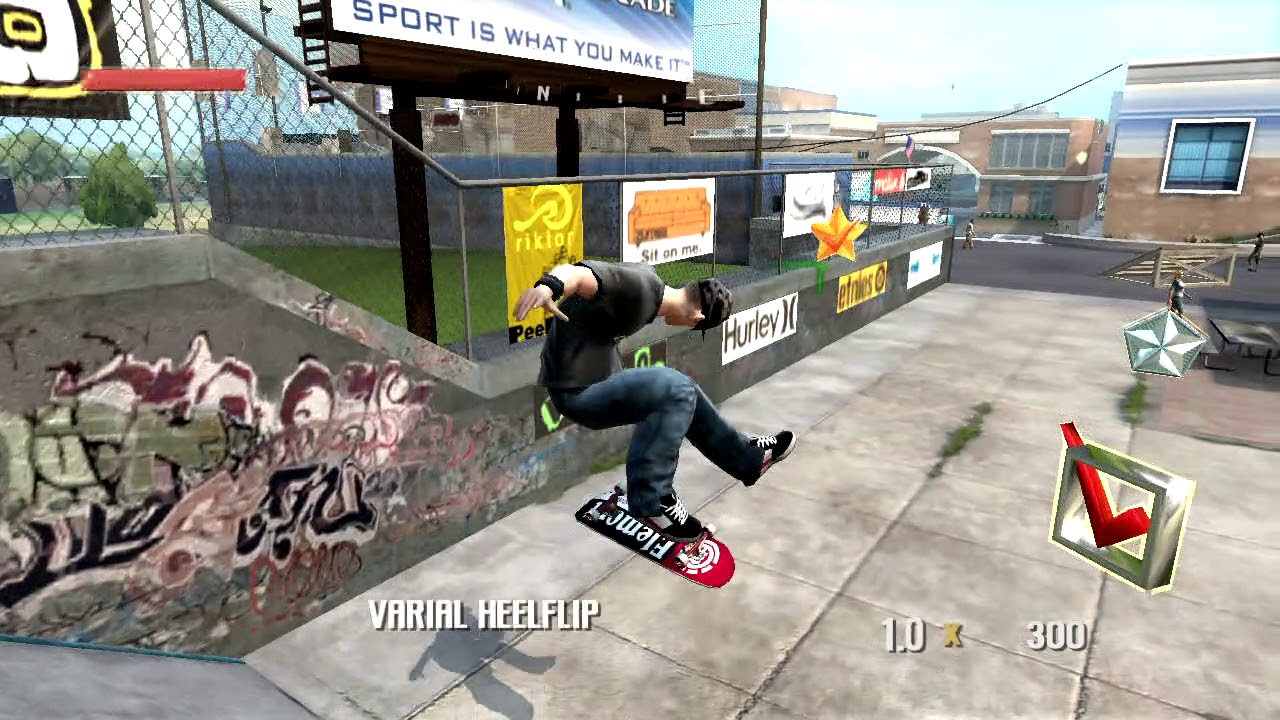Grab the orange star collectible
Screen dimensions: 1280x720
[x=836, y=233]
